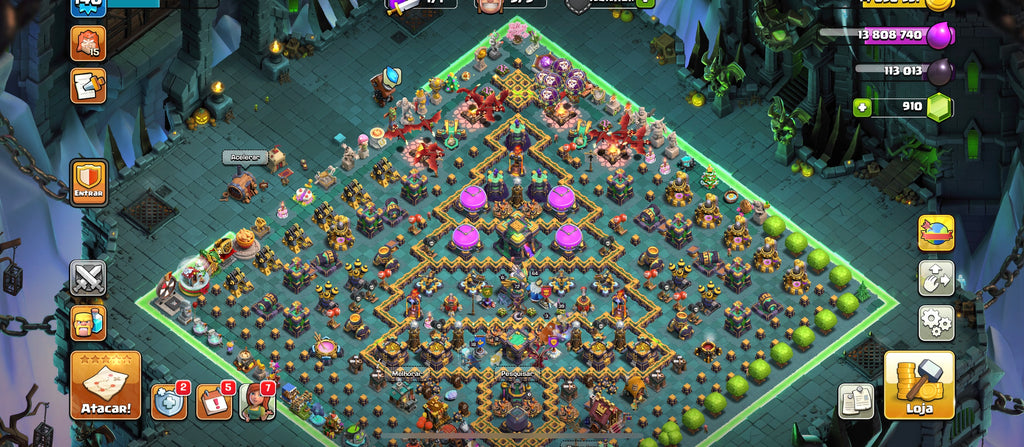This screenshot has height=447, width=1024.
Task: Tap the Acelerar boost label
Action: coord(241,157)
